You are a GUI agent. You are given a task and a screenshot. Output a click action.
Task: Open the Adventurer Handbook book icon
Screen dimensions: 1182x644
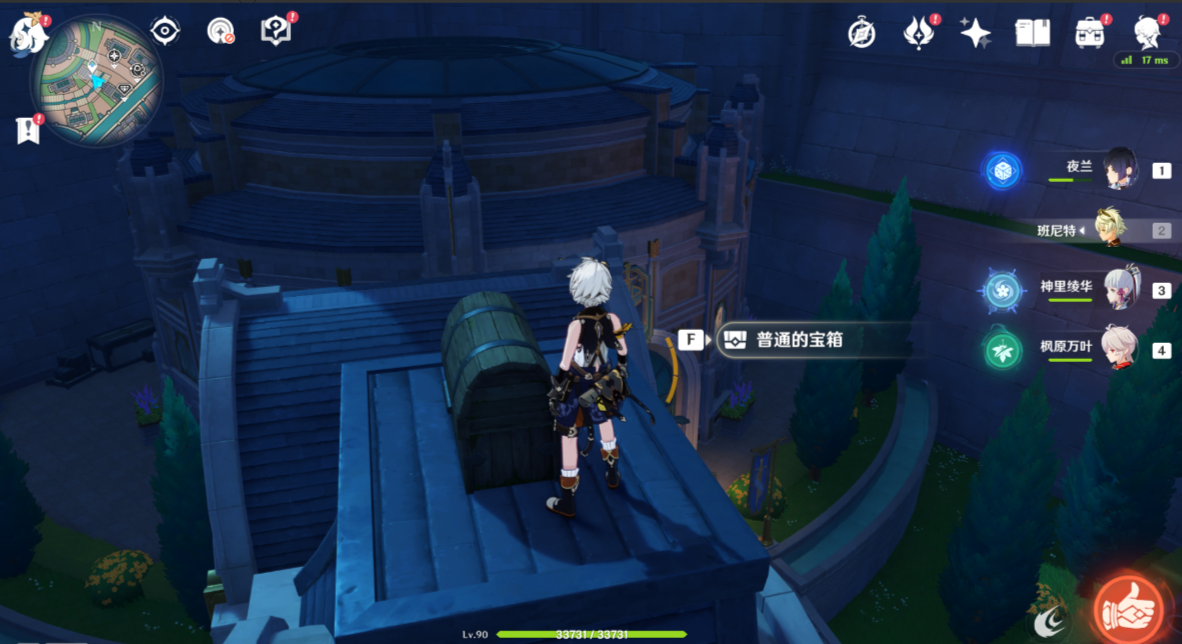1032,33
